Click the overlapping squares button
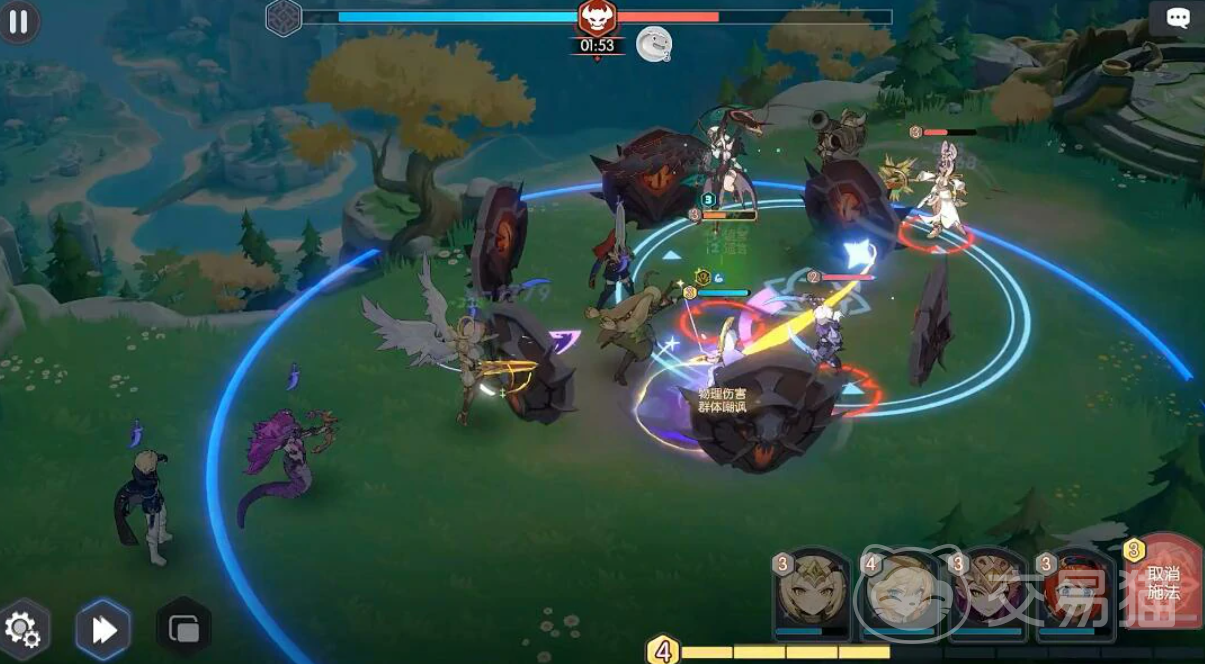This screenshot has height=664, width=1205. 184,628
